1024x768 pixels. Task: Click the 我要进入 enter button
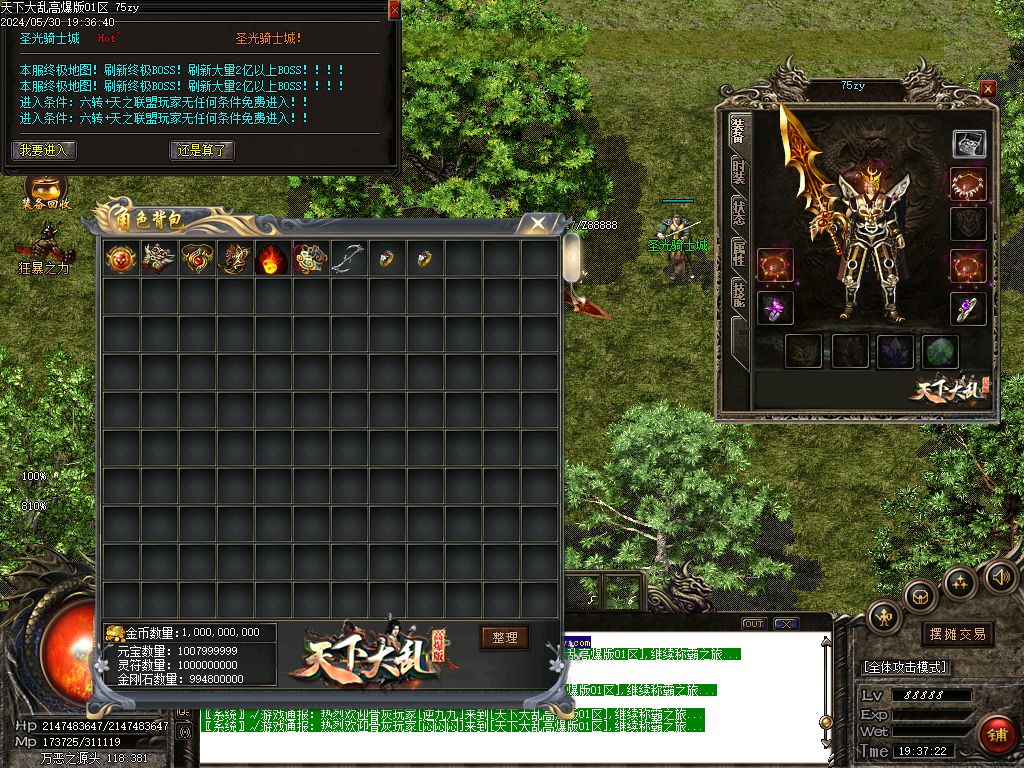click(43, 150)
